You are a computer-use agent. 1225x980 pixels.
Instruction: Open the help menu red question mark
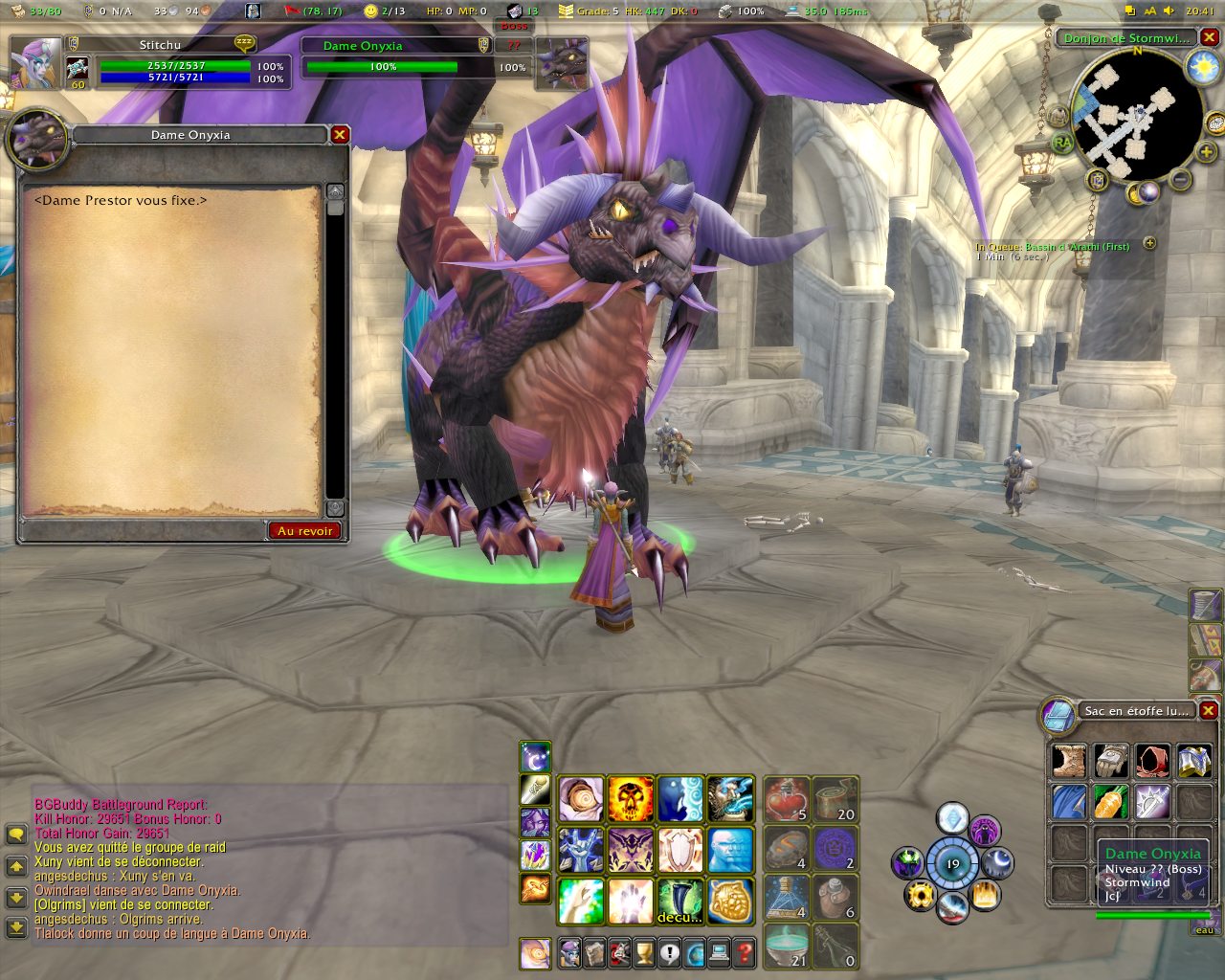point(744,953)
